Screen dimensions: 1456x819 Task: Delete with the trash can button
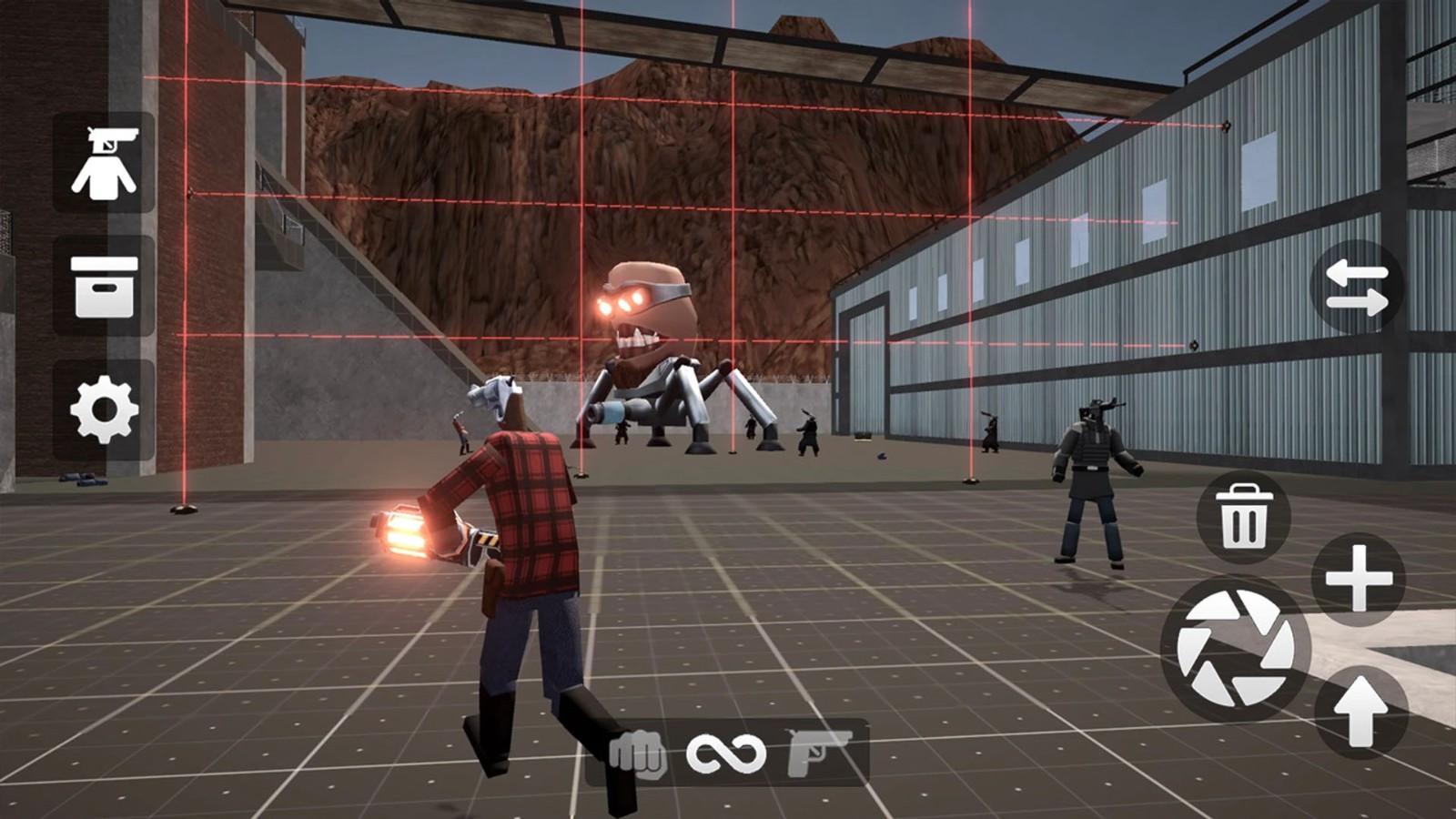tap(1243, 517)
